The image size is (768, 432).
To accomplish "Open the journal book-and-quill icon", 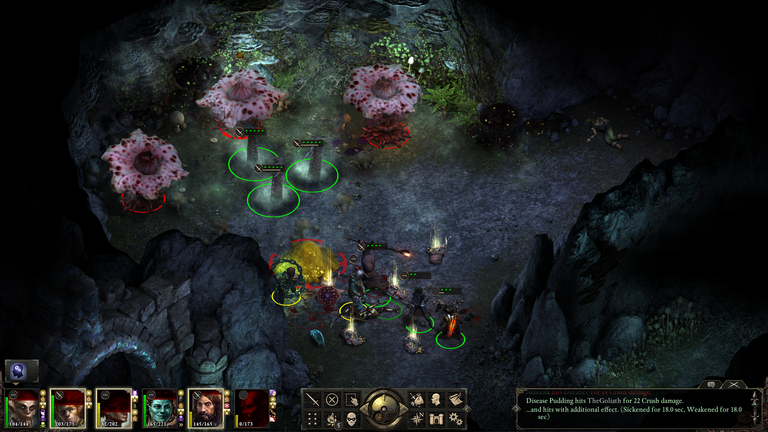I will point(455,399).
